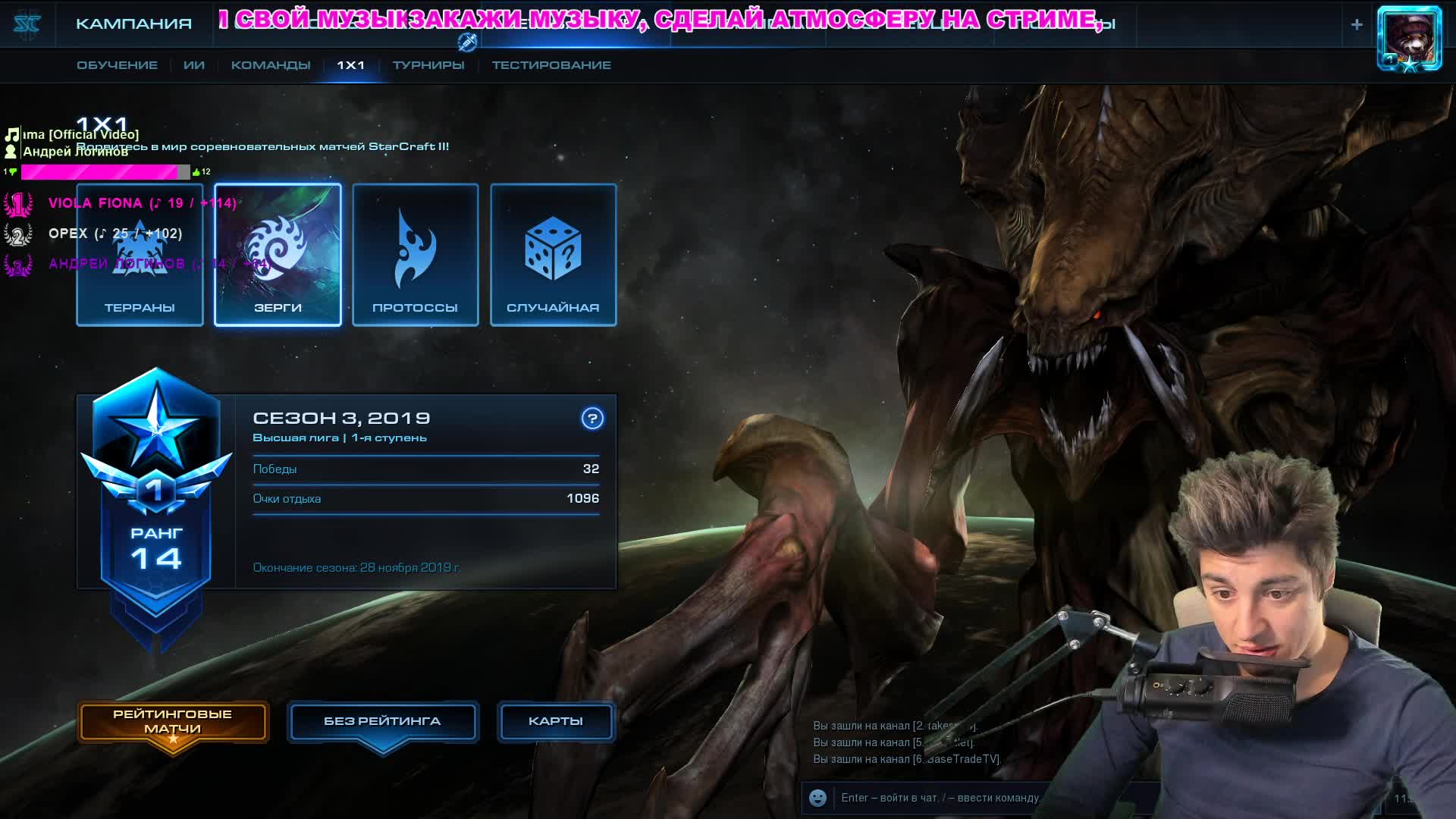Switch to the Обучение tab
This screenshot has width=1456, height=819.
[x=117, y=65]
